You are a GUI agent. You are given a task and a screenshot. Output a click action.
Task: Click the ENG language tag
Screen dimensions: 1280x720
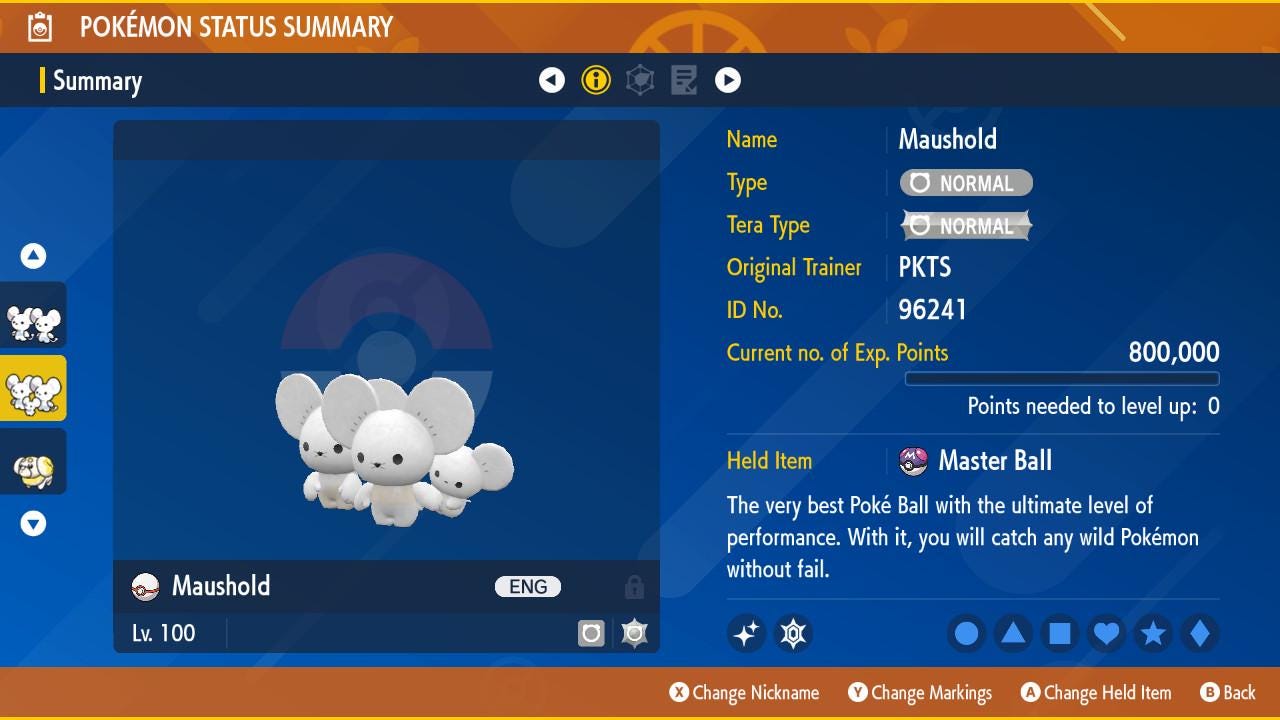tap(527, 586)
